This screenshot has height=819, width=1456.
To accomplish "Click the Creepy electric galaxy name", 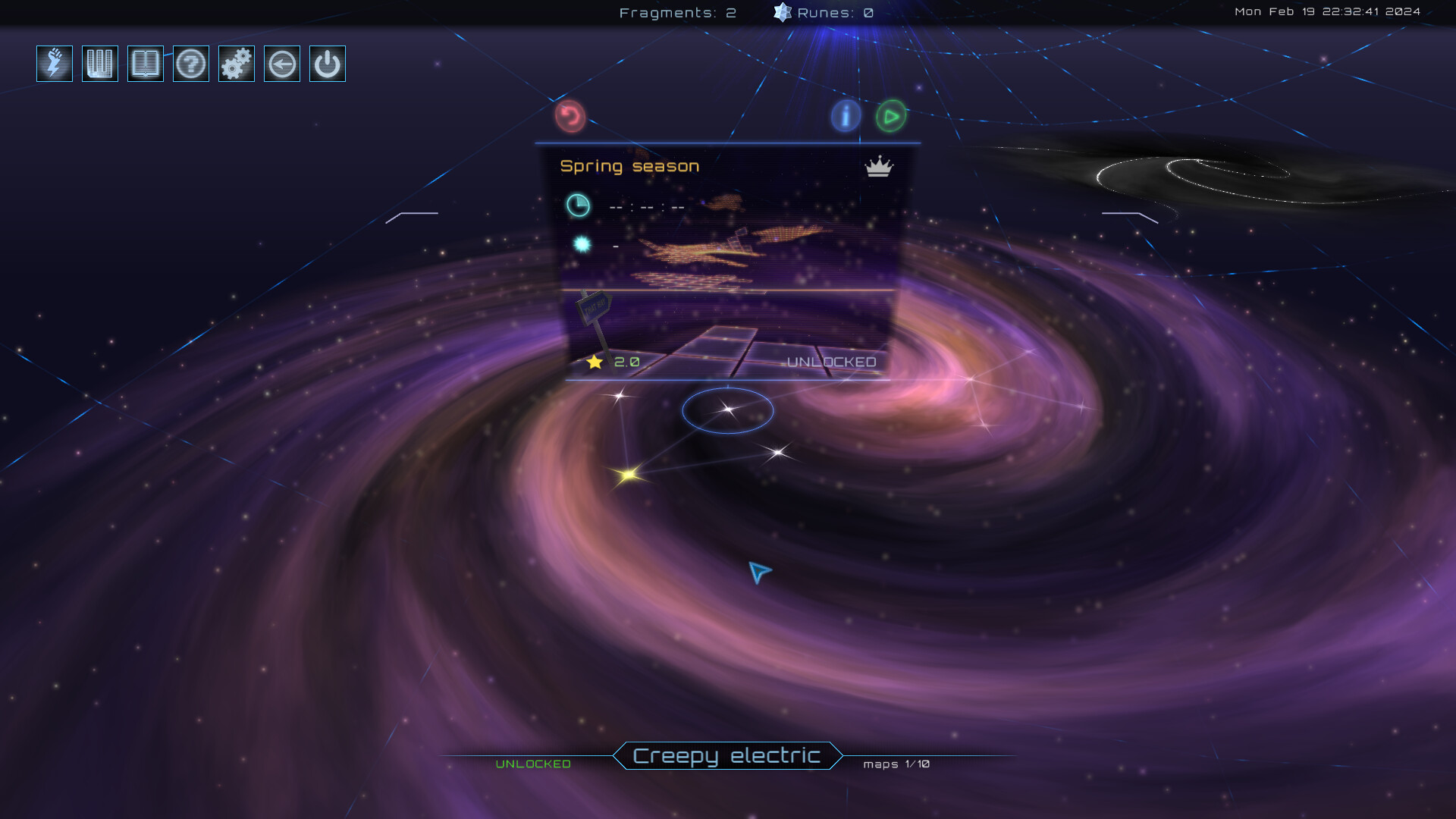I will (726, 755).
